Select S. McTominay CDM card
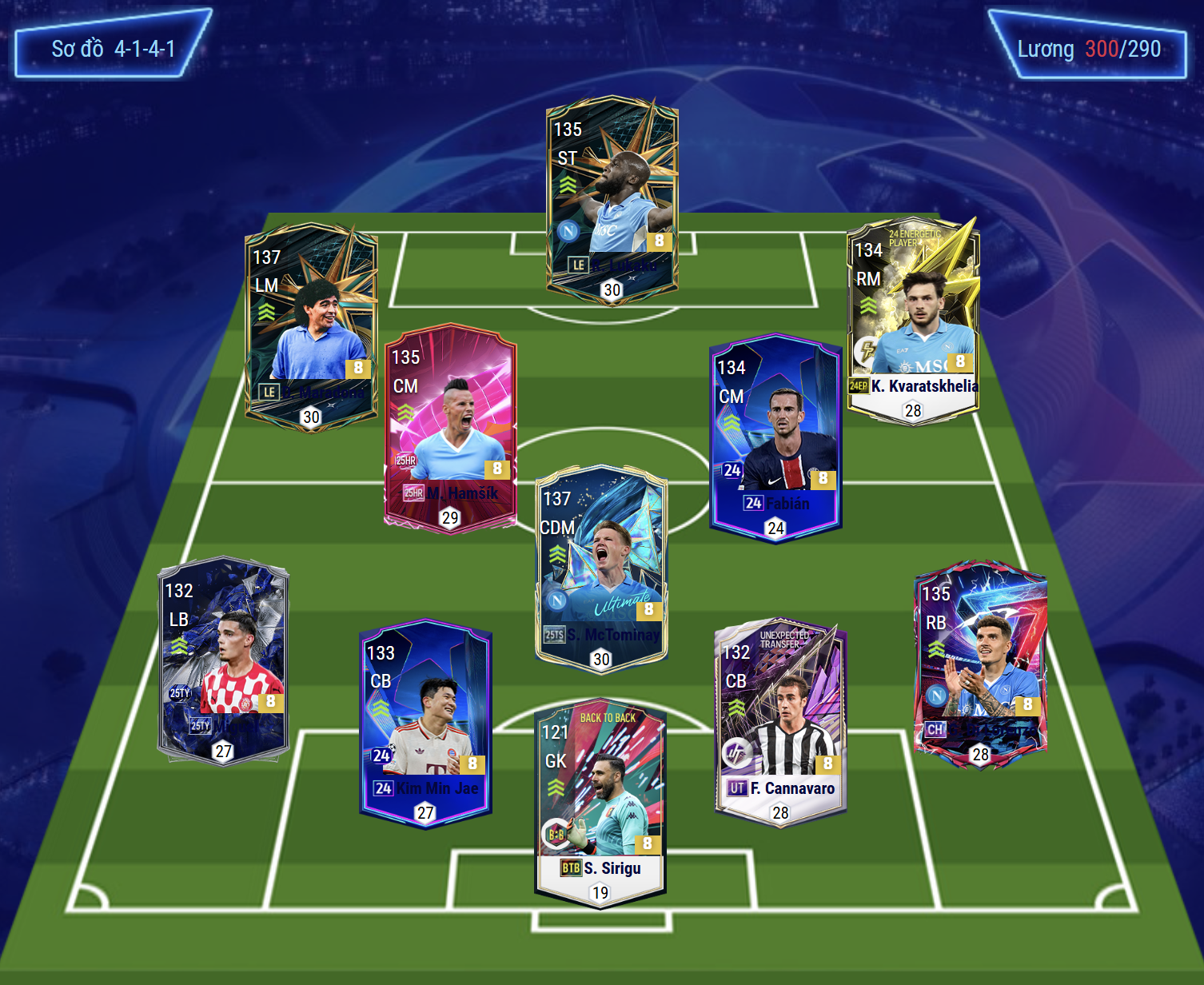This screenshot has width=1204, height=985. [x=600, y=568]
